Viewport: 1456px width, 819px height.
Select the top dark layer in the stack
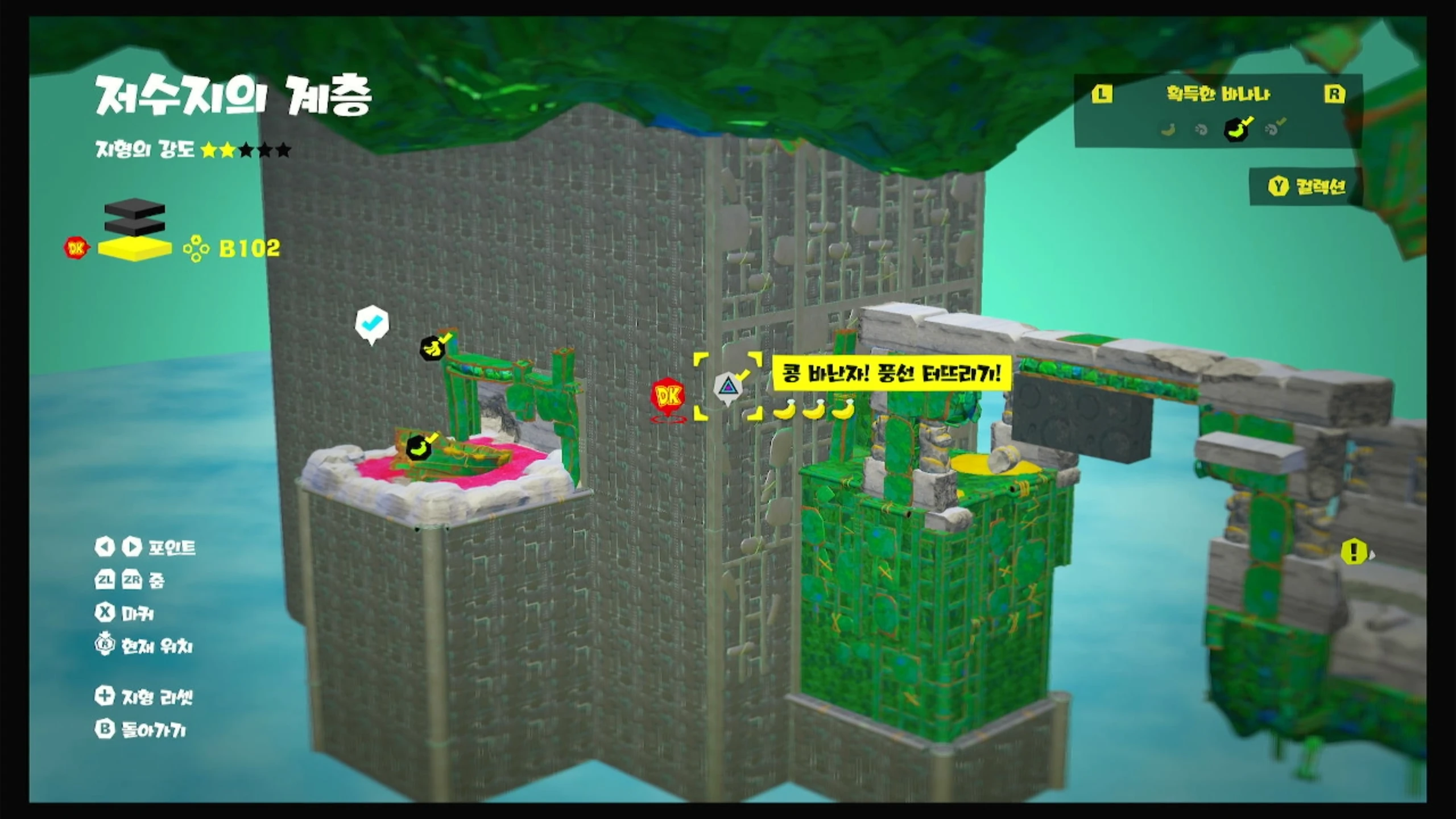coord(135,208)
